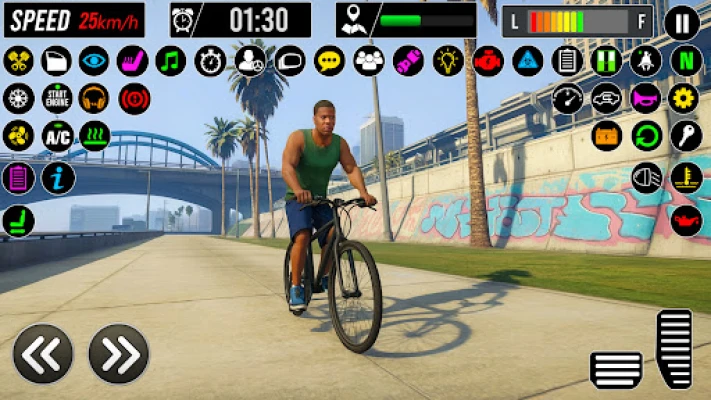Open the yellow gear settings icon
The width and height of the screenshot is (711, 400).
tap(685, 98)
